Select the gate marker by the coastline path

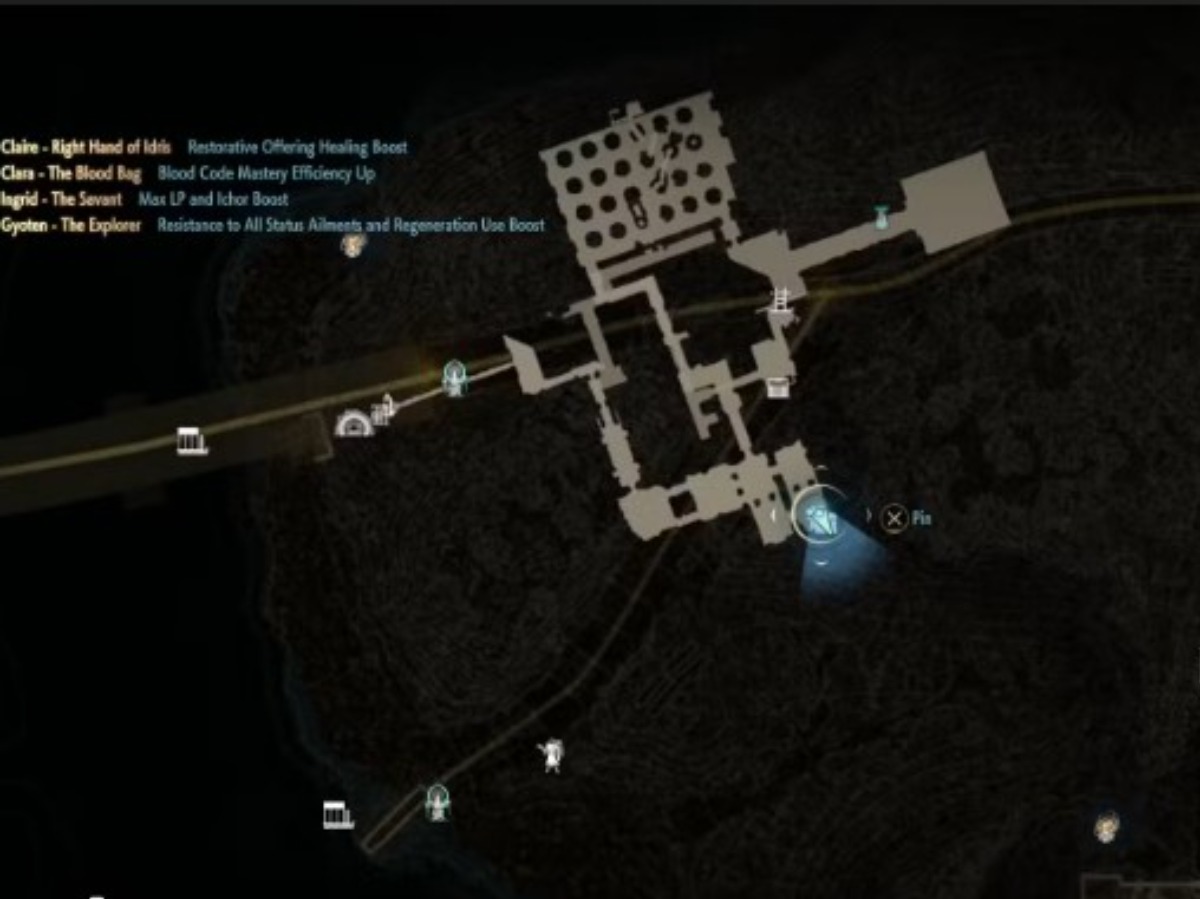pyautogui.click(x=338, y=814)
